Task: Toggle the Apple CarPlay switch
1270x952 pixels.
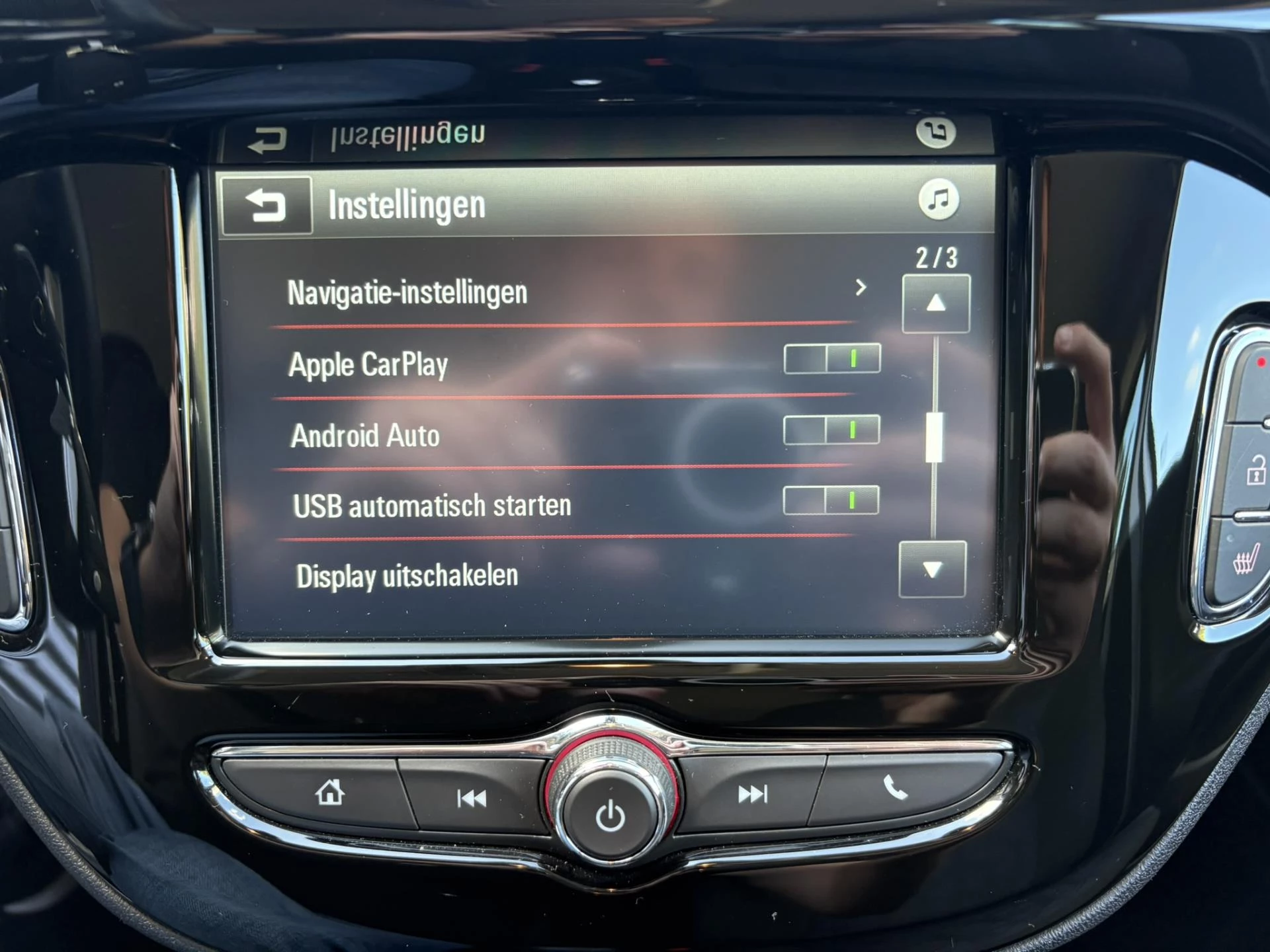Action: point(831,359)
